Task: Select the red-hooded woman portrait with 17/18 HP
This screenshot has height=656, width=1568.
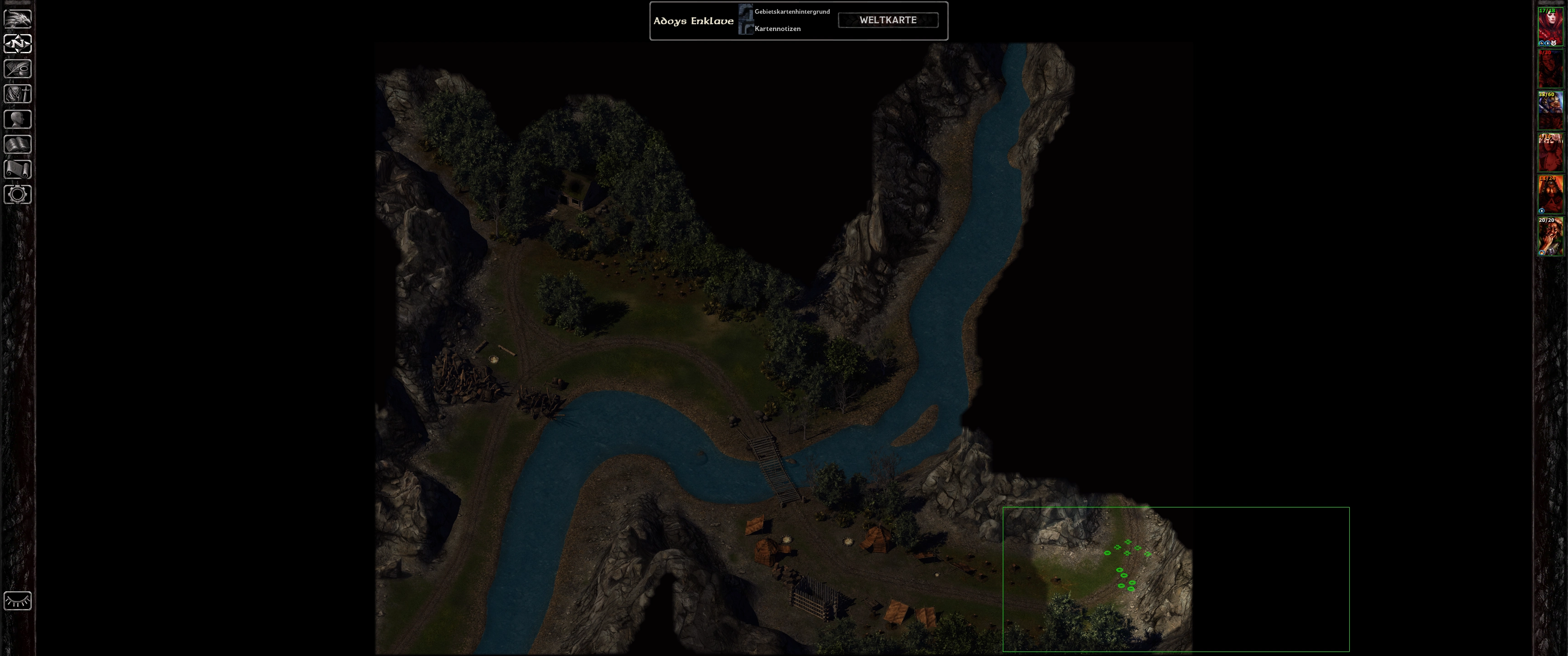Action: [1550, 27]
